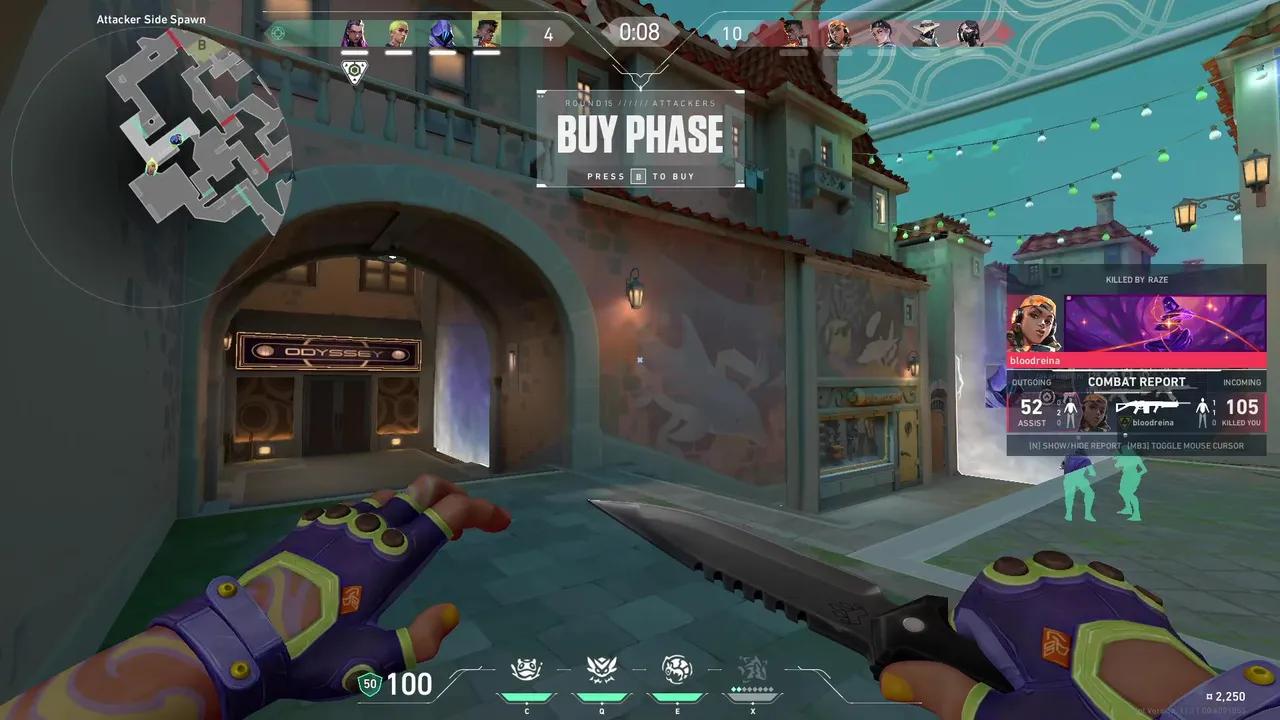Click the spike insignia below Gekko's portrait

tap(356, 71)
